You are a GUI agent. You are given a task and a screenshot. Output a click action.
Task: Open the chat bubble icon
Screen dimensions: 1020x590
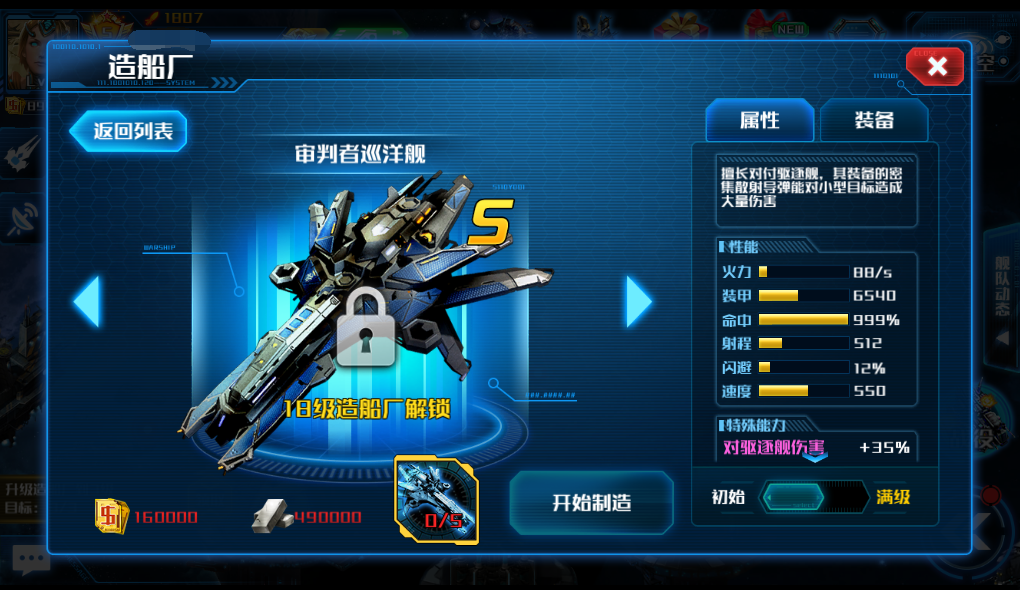tap(28, 560)
